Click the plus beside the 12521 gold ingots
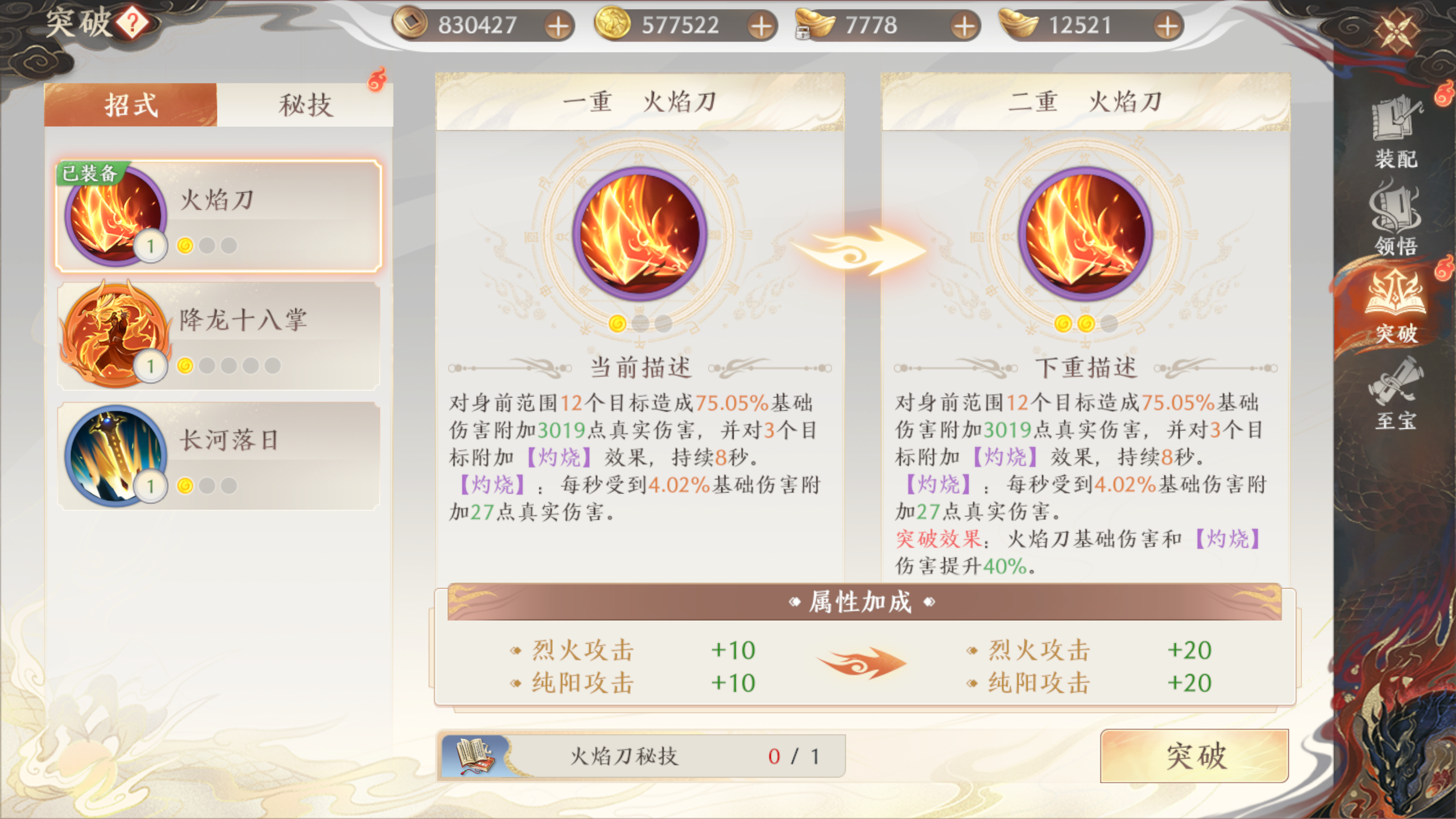1456x819 pixels. pos(1168,25)
